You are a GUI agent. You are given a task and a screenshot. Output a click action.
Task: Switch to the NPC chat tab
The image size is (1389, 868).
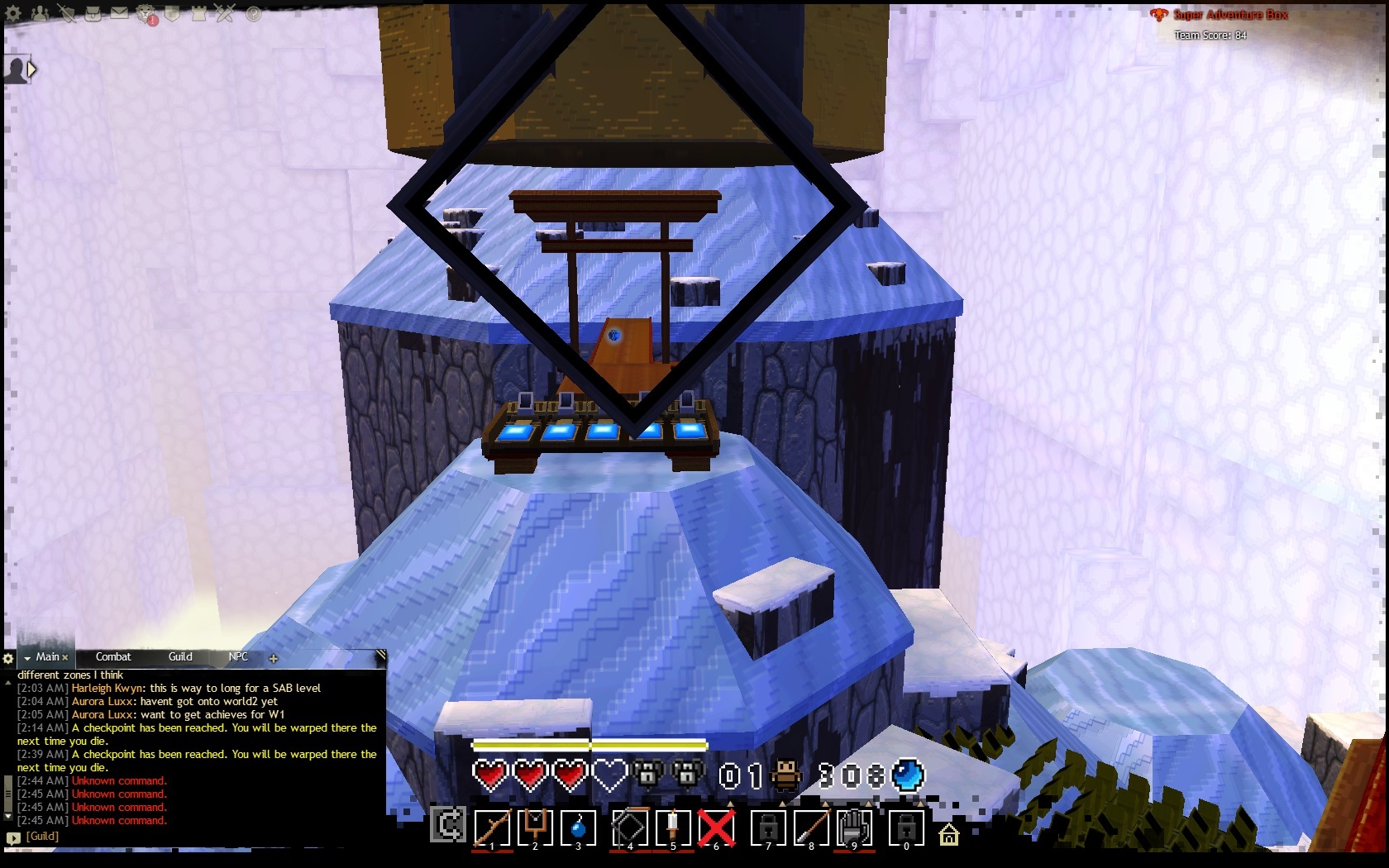click(x=238, y=657)
